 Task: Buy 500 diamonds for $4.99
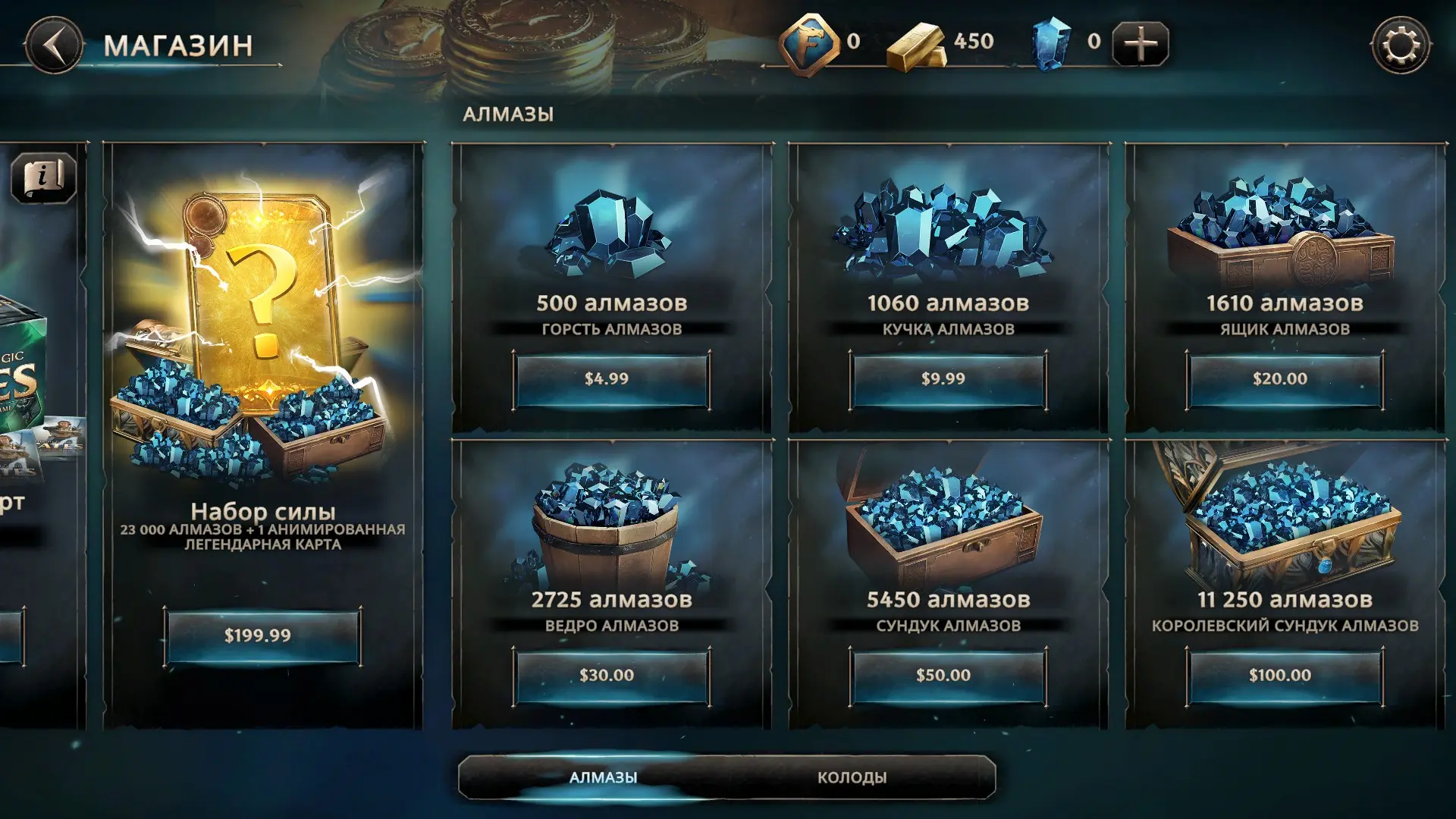pos(611,379)
